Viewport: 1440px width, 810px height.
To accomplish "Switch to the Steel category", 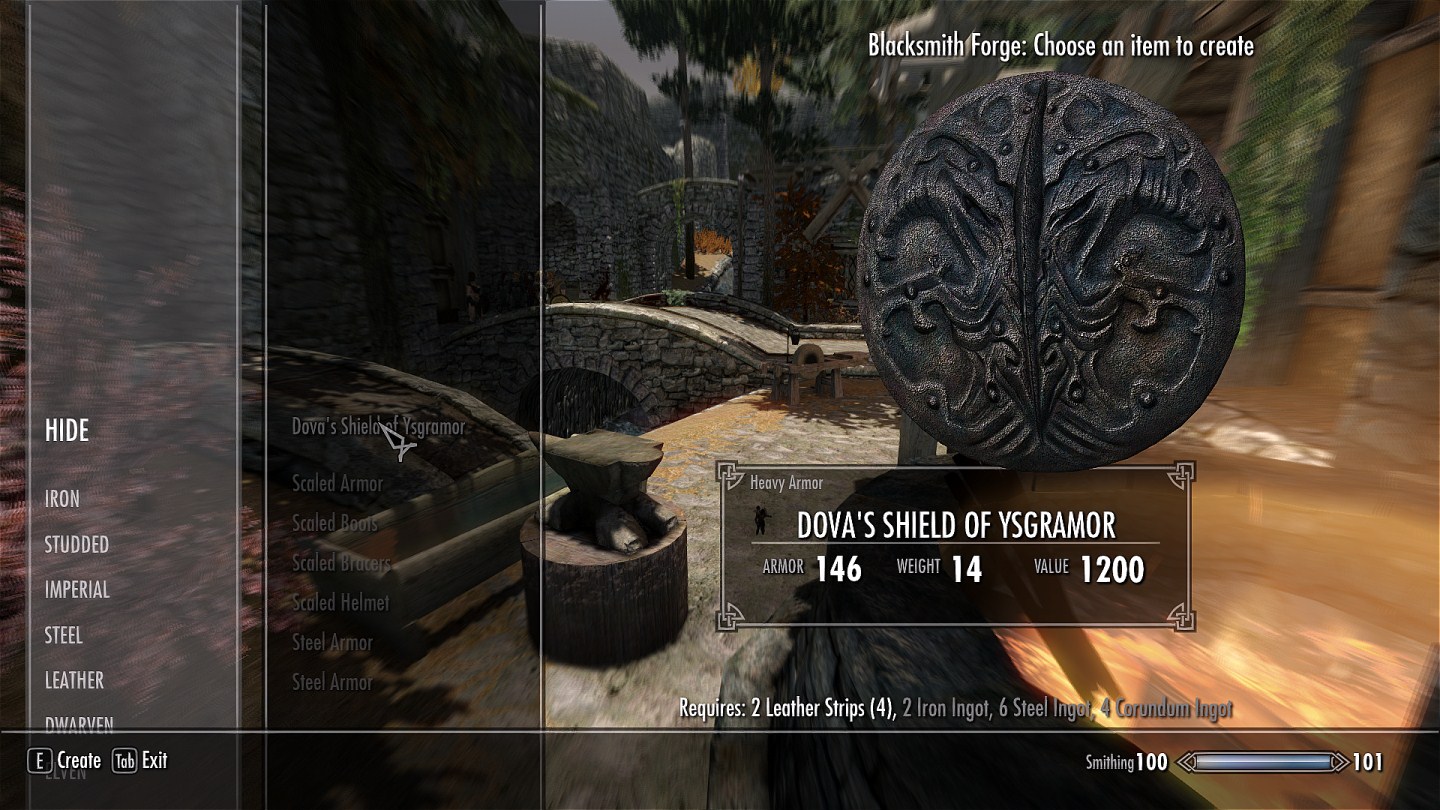I will [63, 635].
